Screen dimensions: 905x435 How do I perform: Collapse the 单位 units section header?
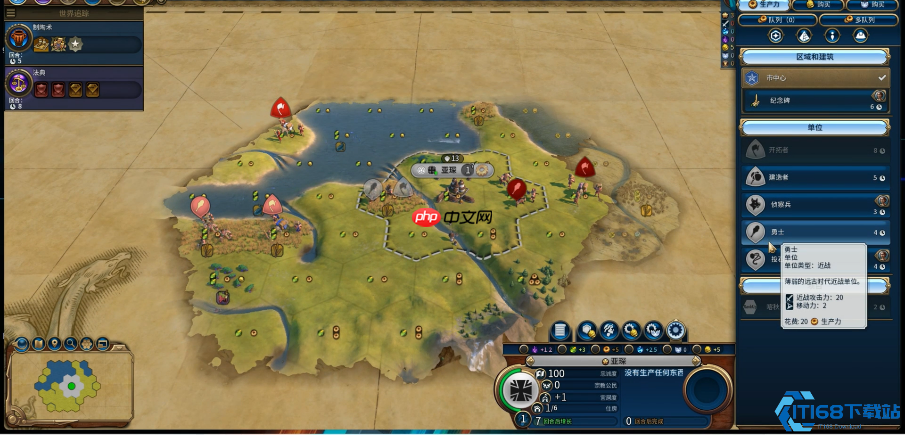pos(814,128)
